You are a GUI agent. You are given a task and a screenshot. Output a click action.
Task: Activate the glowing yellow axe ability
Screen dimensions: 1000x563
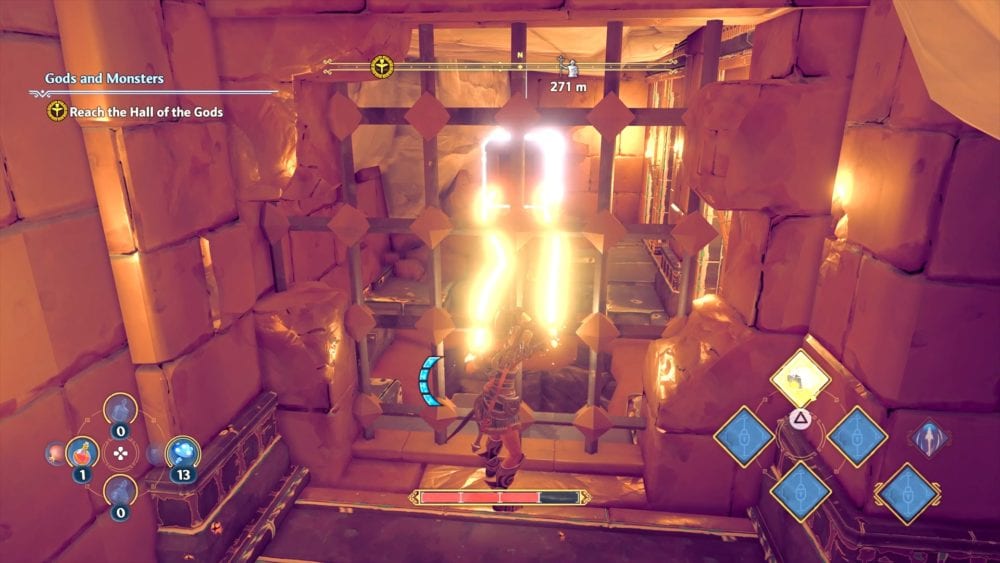801,378
